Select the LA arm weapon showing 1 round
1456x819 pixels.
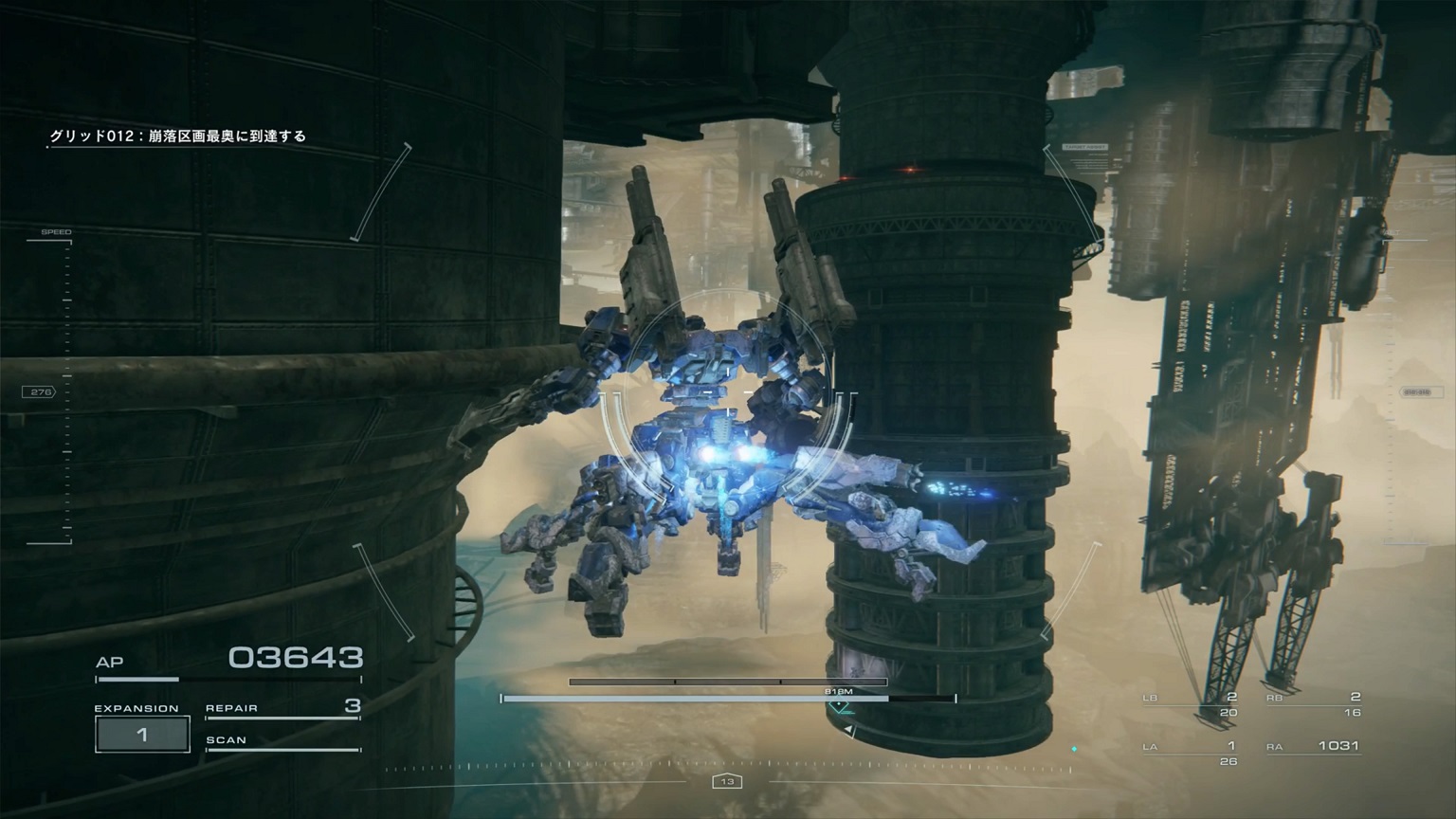[x=1192, y=748]
